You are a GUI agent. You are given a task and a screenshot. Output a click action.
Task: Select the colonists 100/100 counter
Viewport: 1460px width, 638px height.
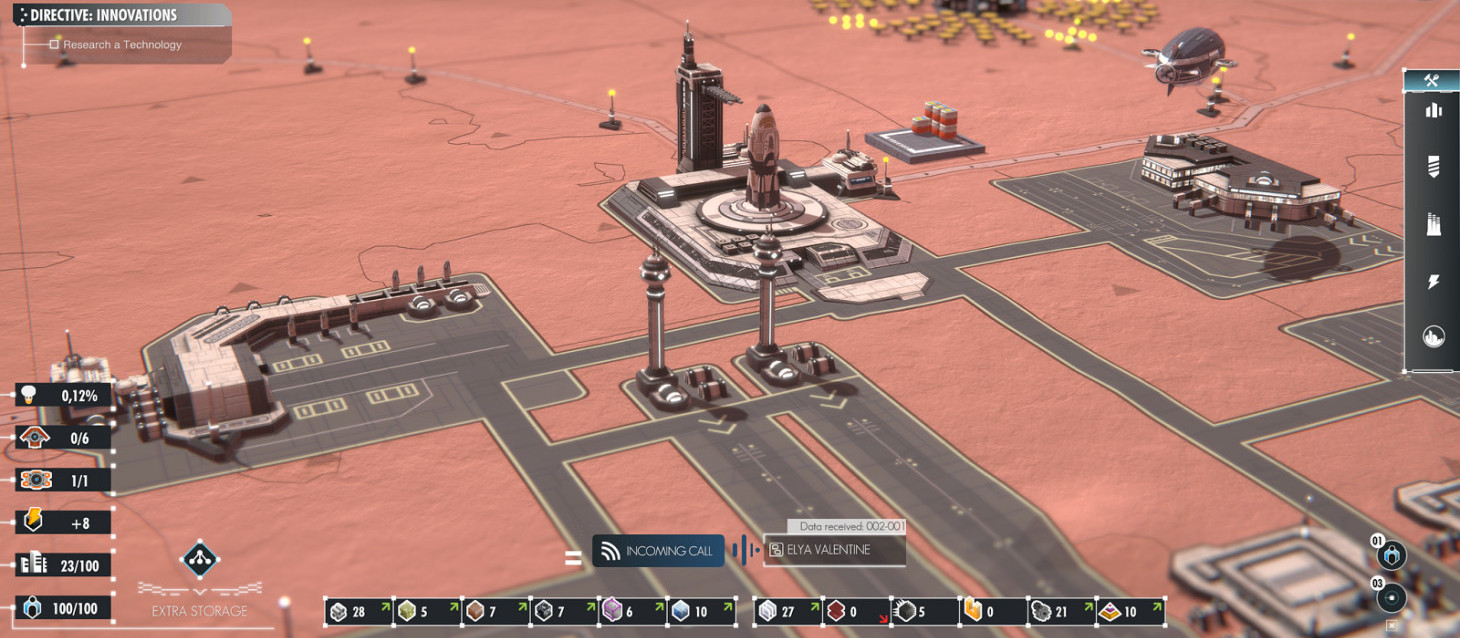tap(63, 609)
